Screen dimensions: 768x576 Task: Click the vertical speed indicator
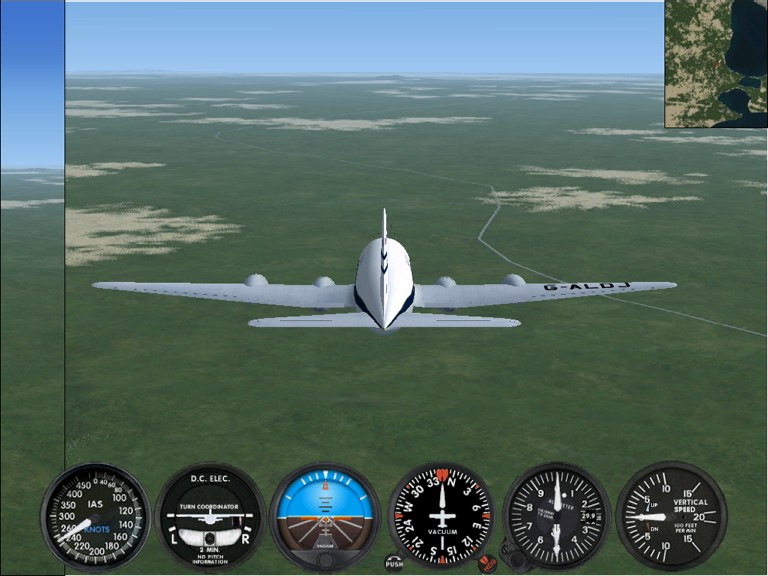click(671, 516)
